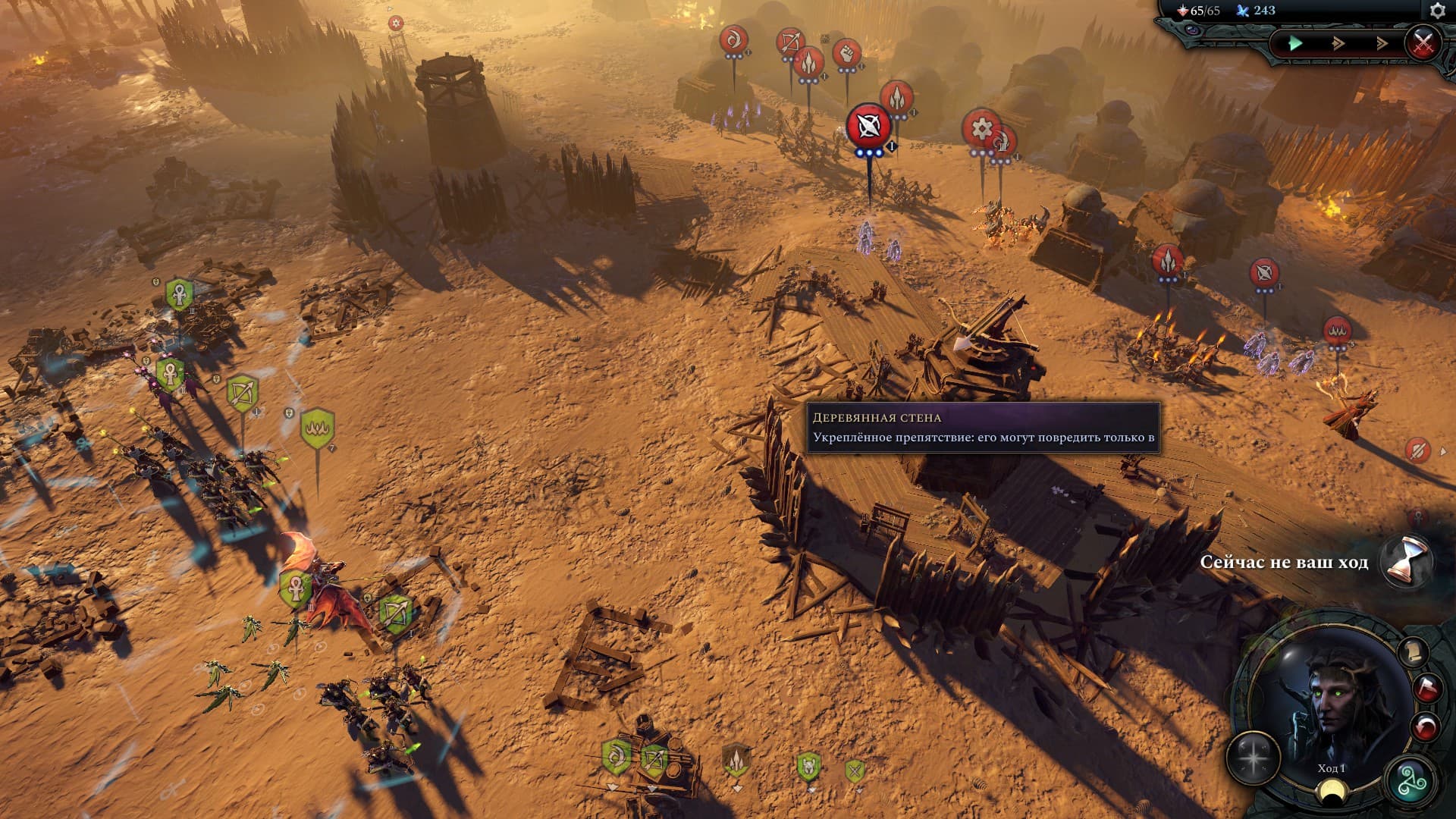Select the red fist enemy unit marker

(846, 53)
